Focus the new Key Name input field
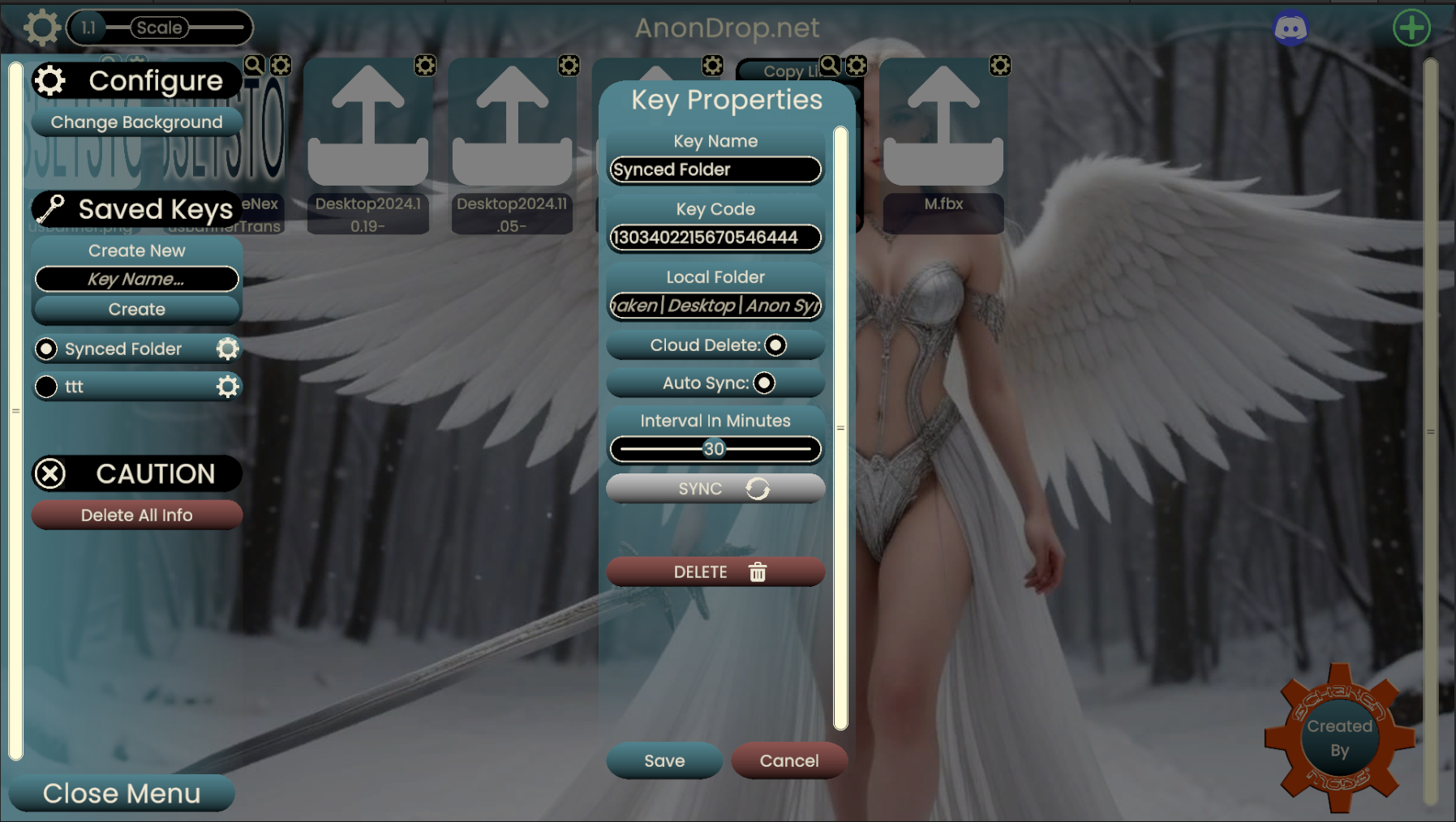This screenshot has width=1456, height=822. click(136, 279)
